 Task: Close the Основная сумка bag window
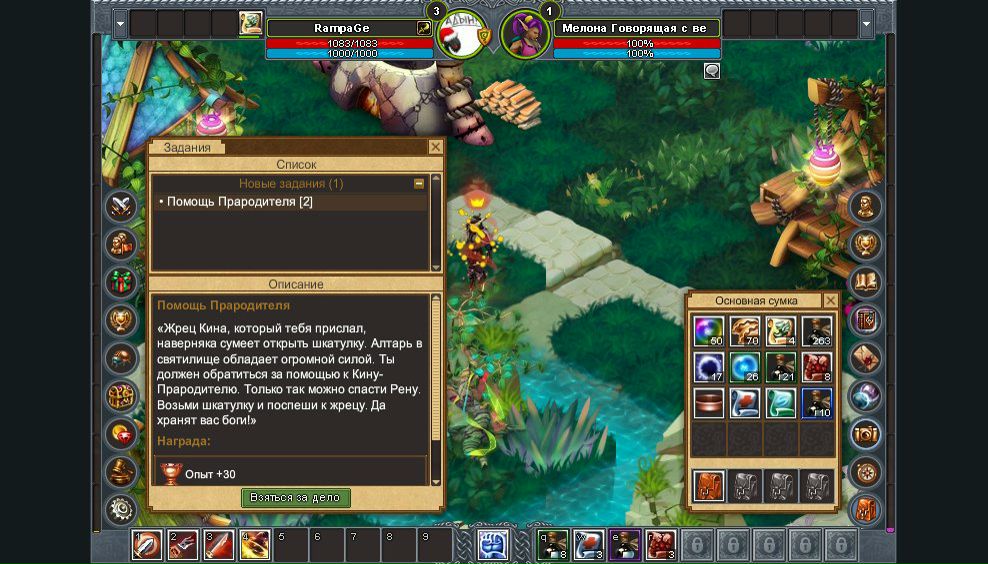pyautogui.click(x=830, y=300)
